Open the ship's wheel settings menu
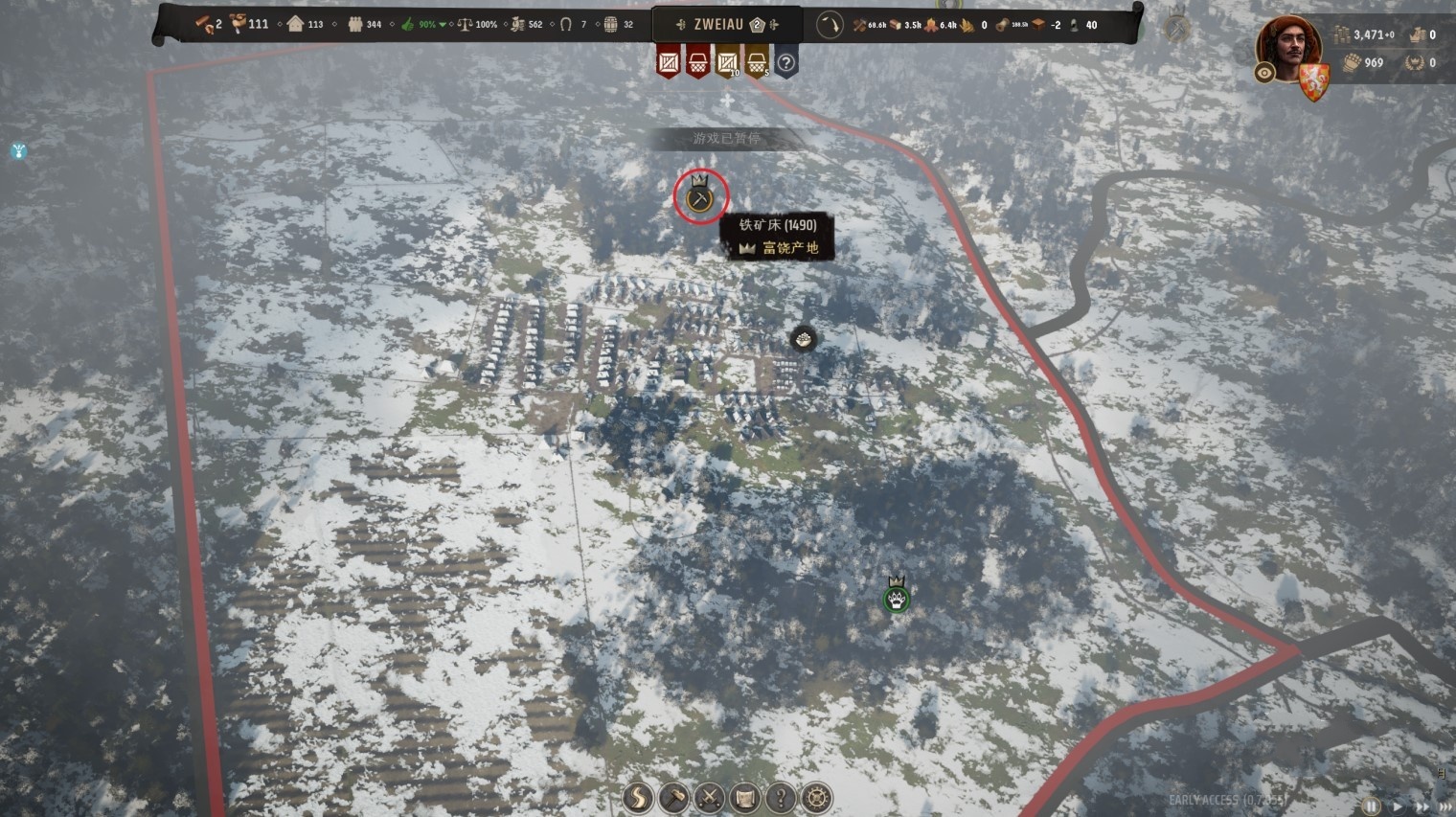1456x817 pixels. (816, 797)
